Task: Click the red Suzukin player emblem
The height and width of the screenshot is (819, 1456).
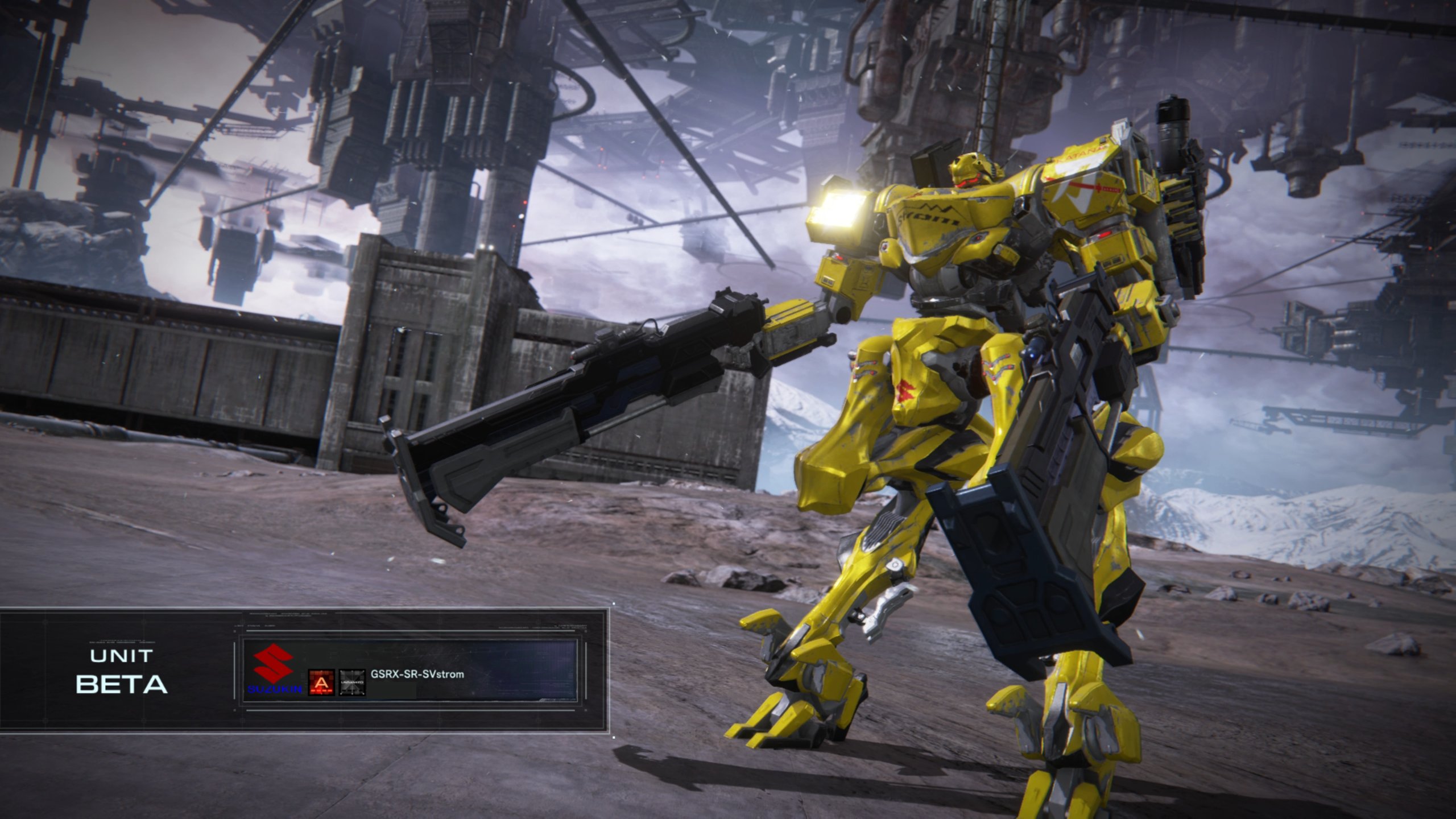Action: pyautogui.click(x=274, y=668)
